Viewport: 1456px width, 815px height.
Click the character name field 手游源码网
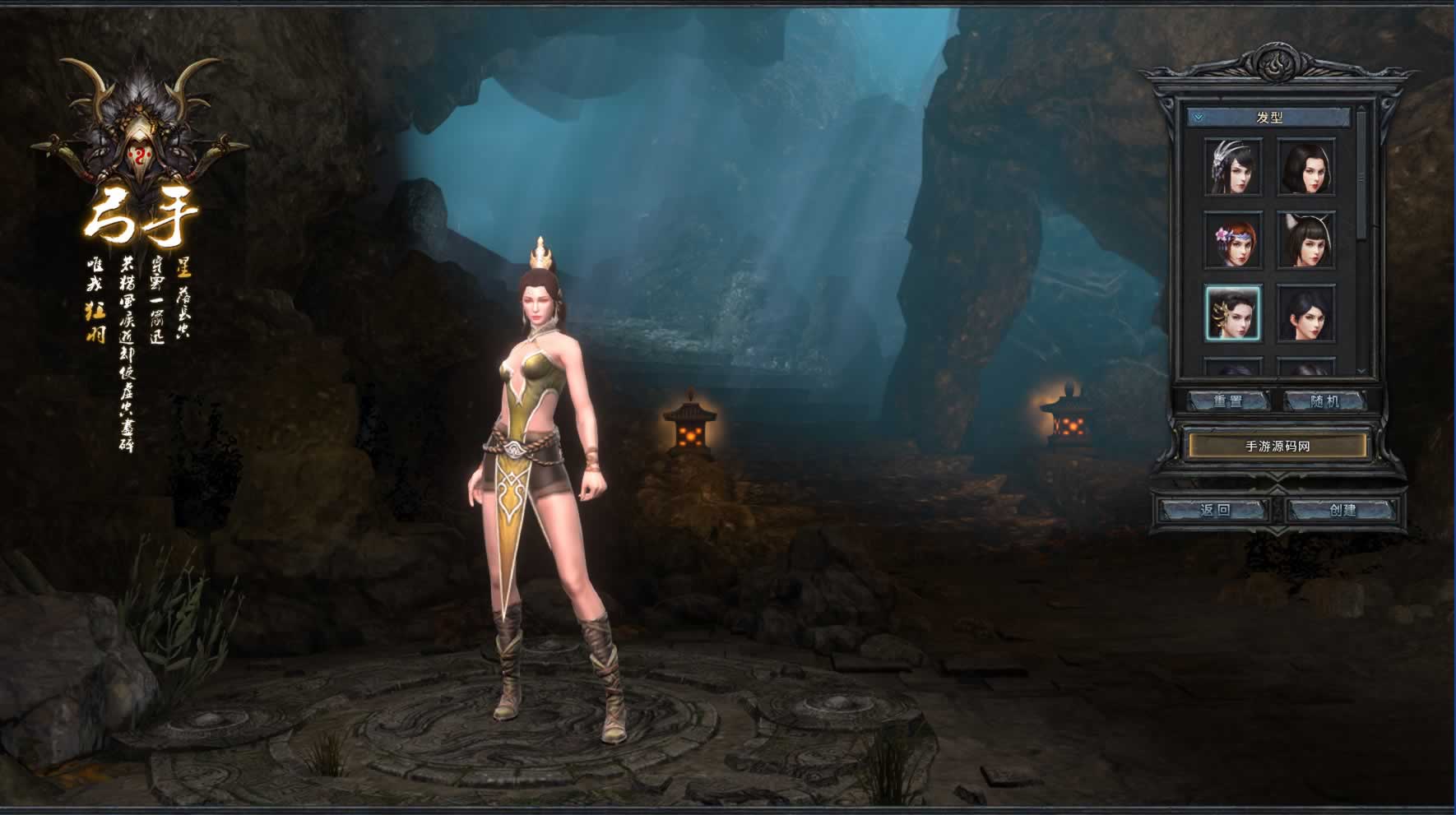[1277, 446]
